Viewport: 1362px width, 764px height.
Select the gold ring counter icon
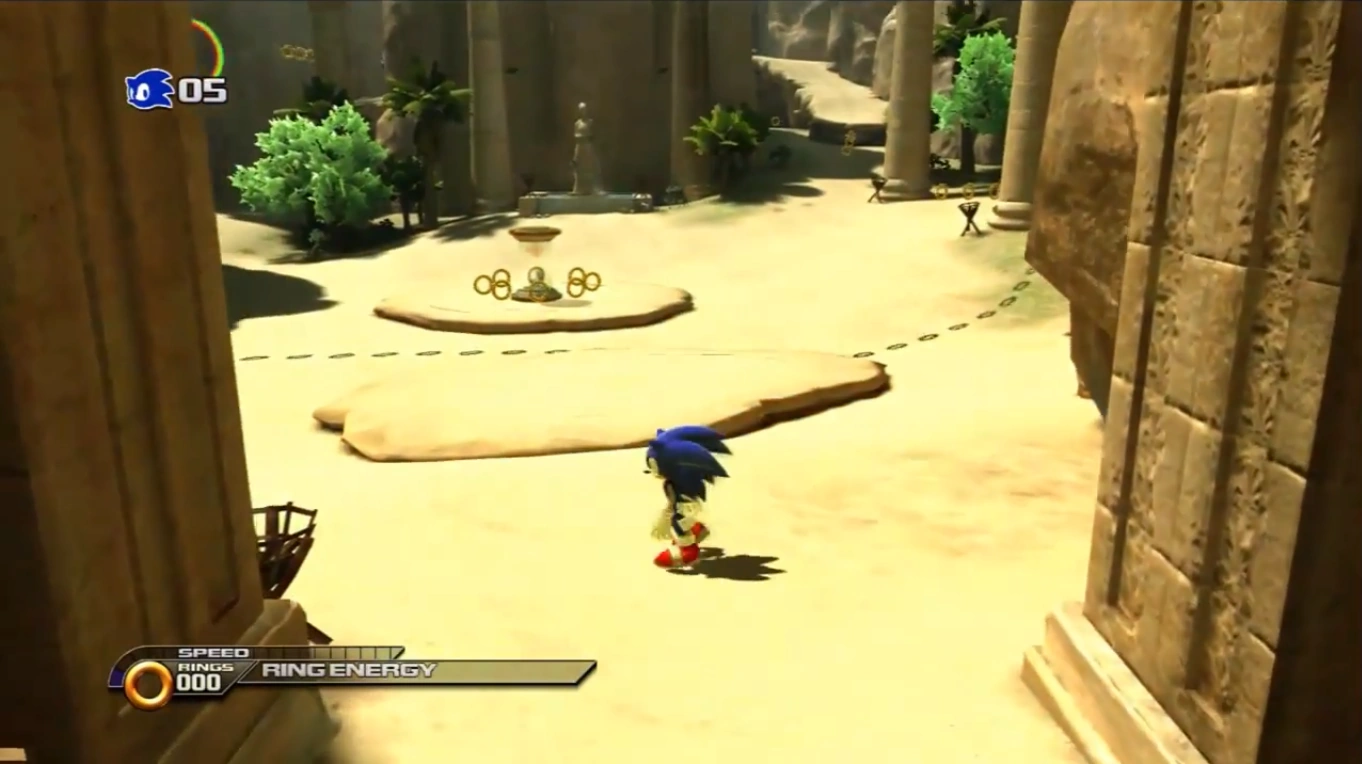[x=148, y=684]
